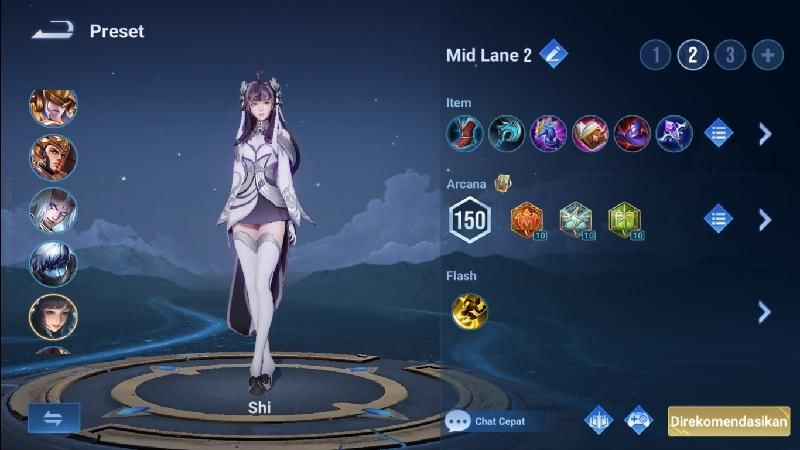This screenshot has width=800, height=450.
Task: Open the Item list menu
Action: [718, 134]
